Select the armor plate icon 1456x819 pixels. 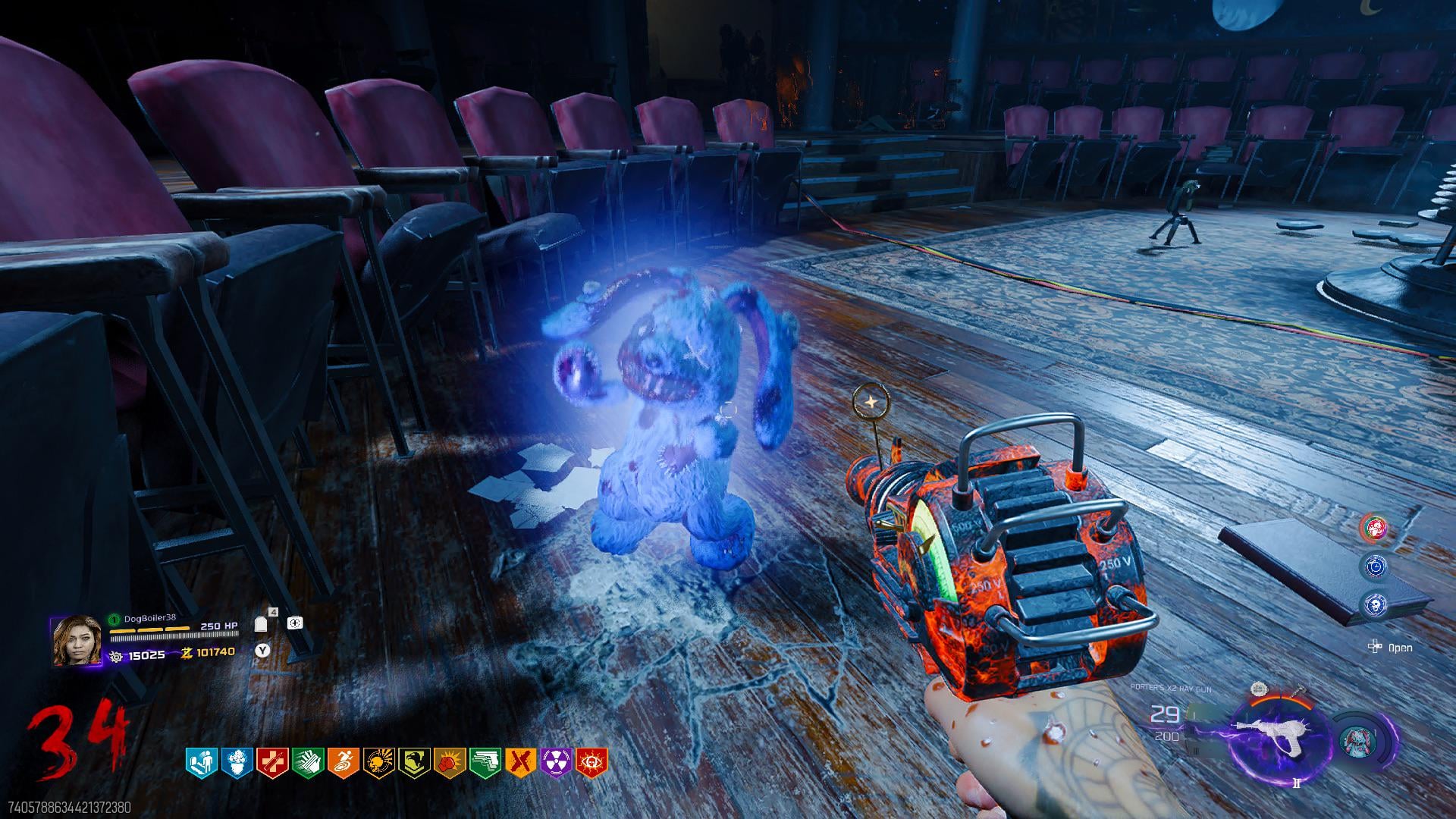click(262, 624)
